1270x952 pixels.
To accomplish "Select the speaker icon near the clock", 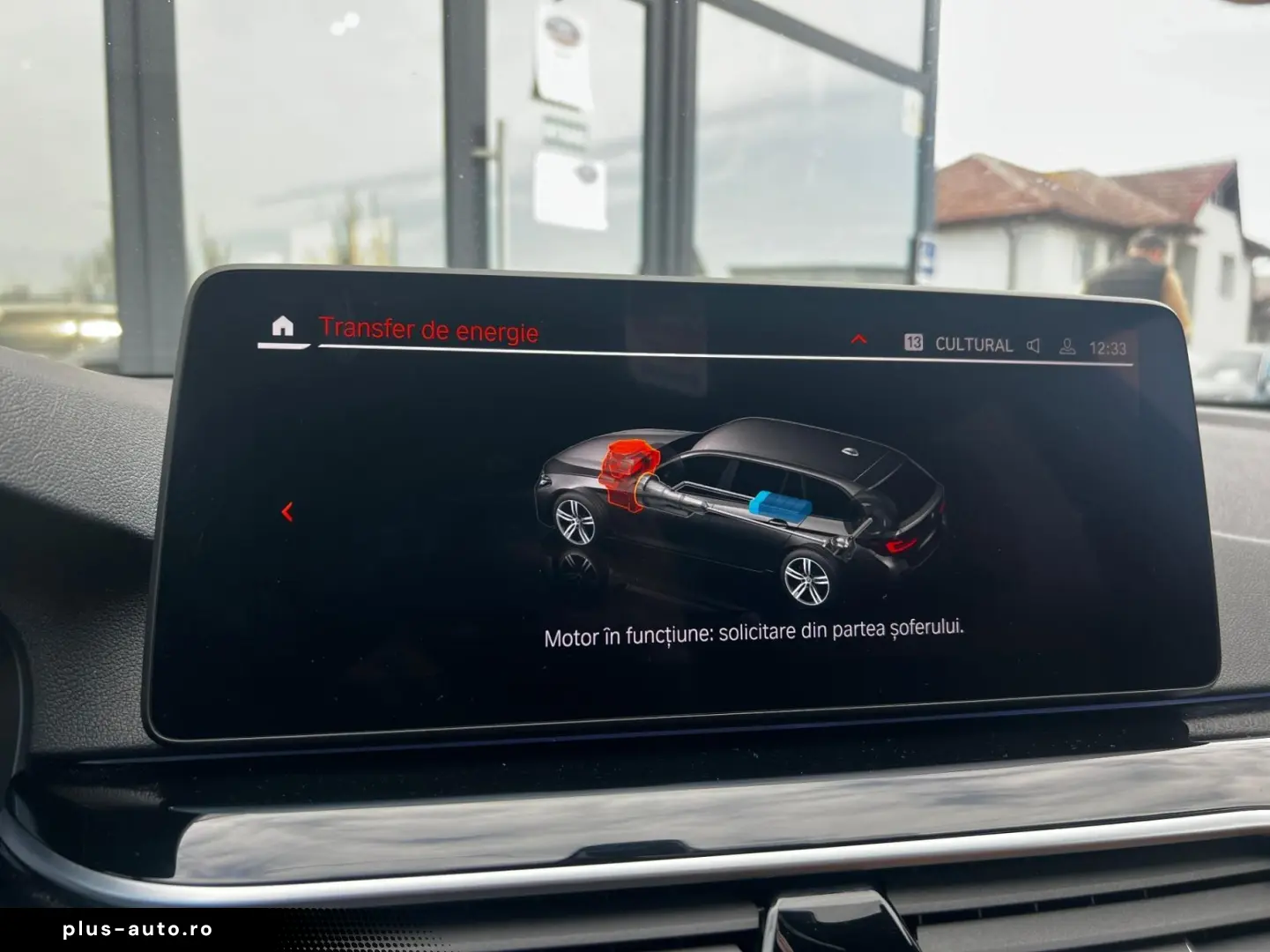I will pos(1032,345).
